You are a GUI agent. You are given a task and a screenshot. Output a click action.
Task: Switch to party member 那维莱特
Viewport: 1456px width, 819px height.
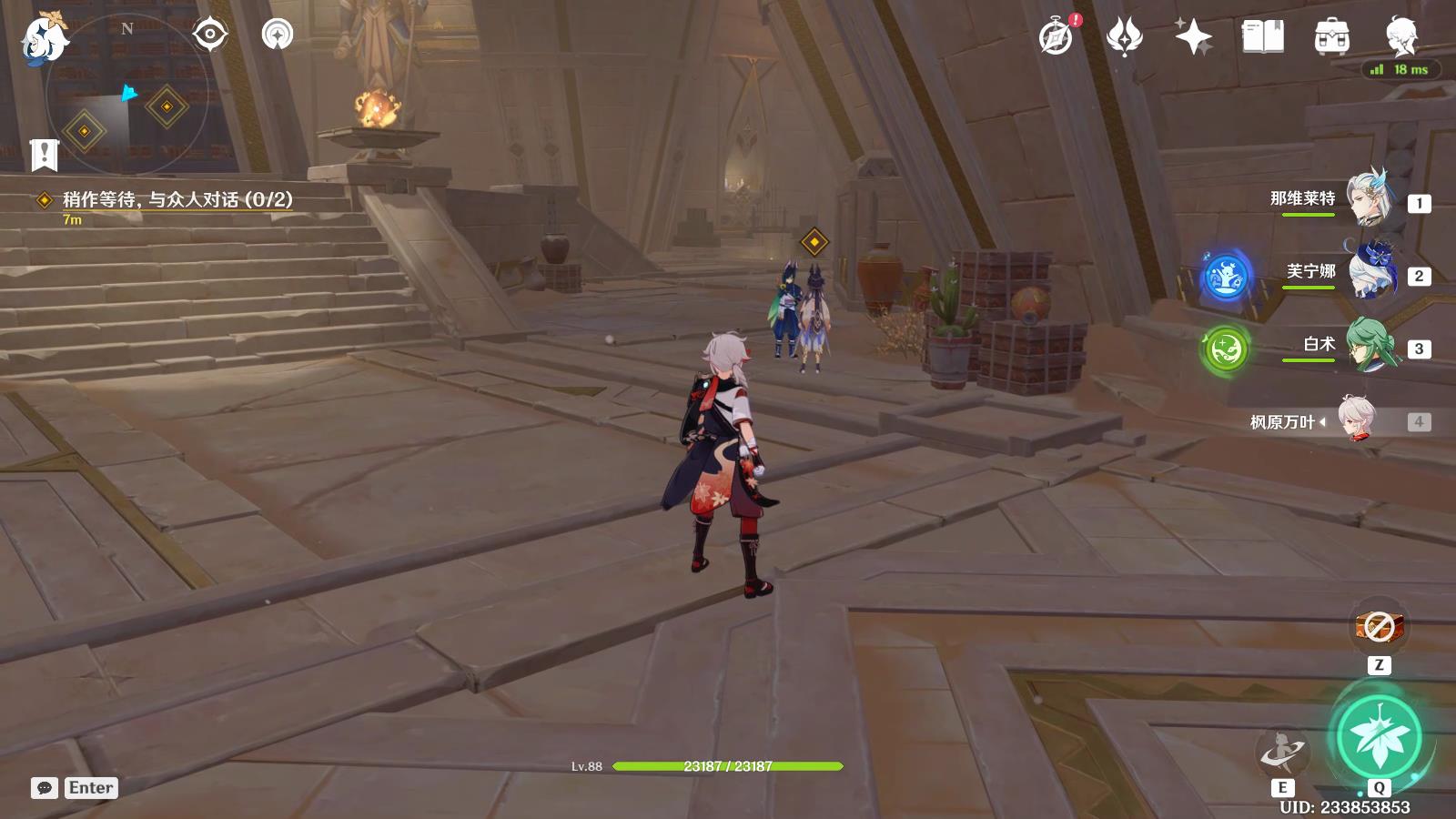[1370, 199]
